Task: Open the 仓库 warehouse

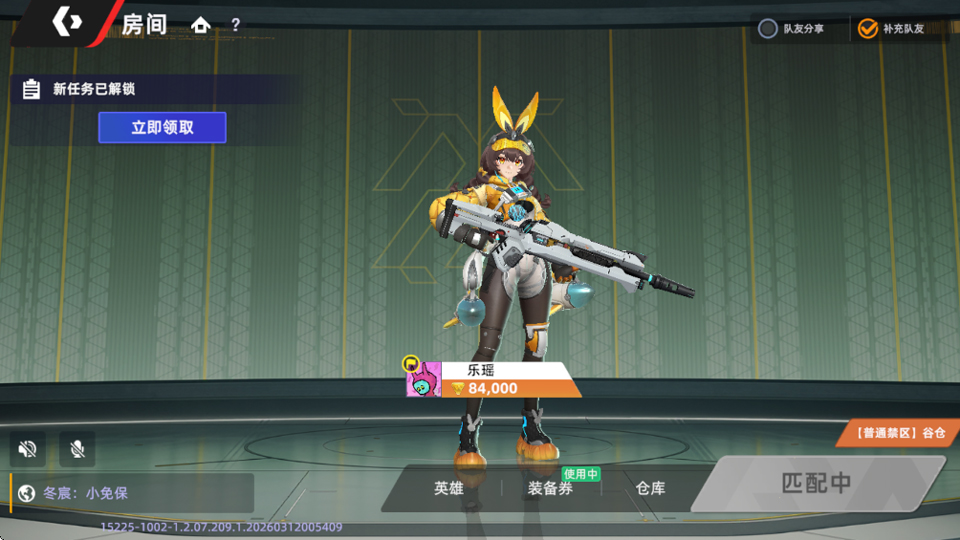Action: tap(650, 488)
